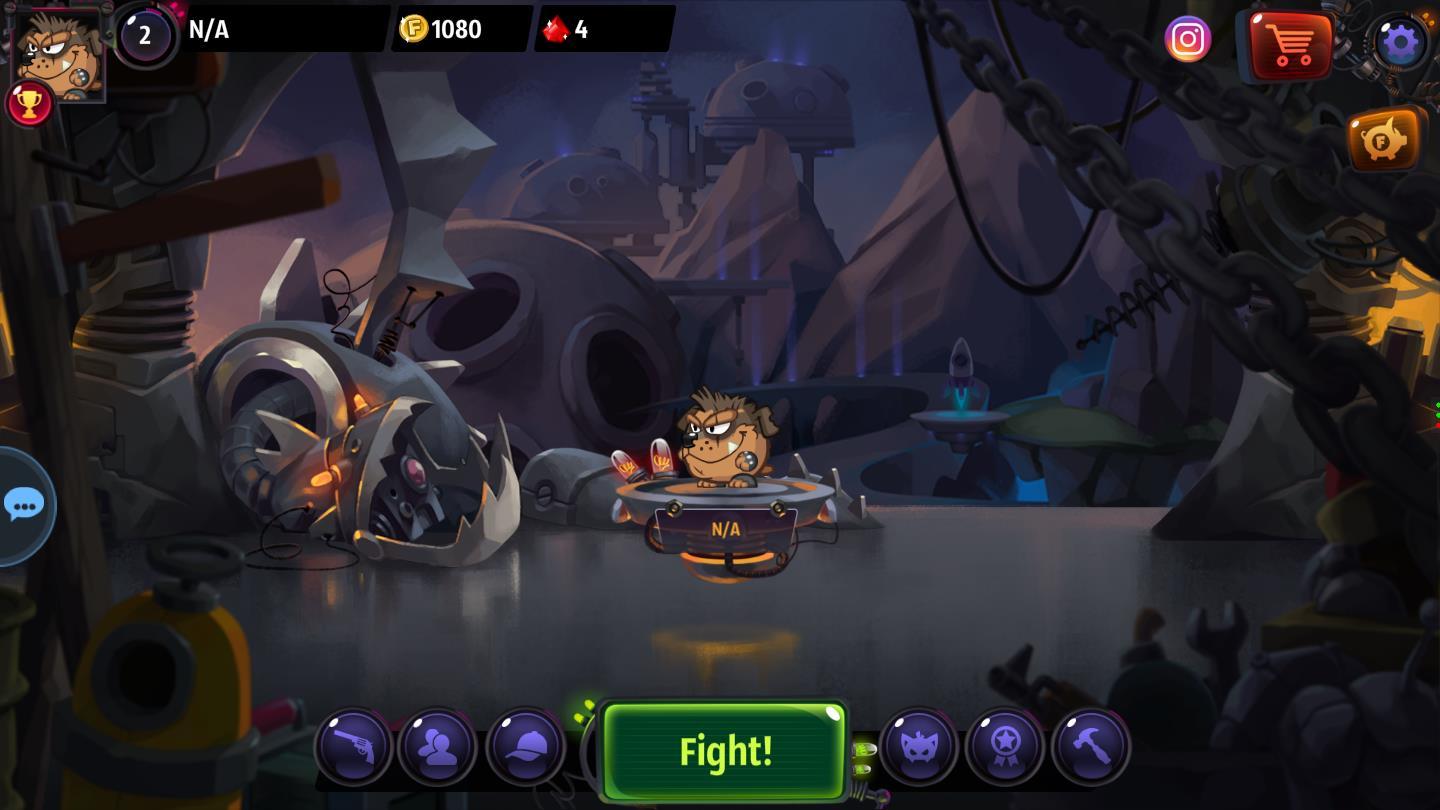Viewport: 1440px width, 810px height.
Task: Open the piggy bank offer
Action: [x=1384, y=141]
